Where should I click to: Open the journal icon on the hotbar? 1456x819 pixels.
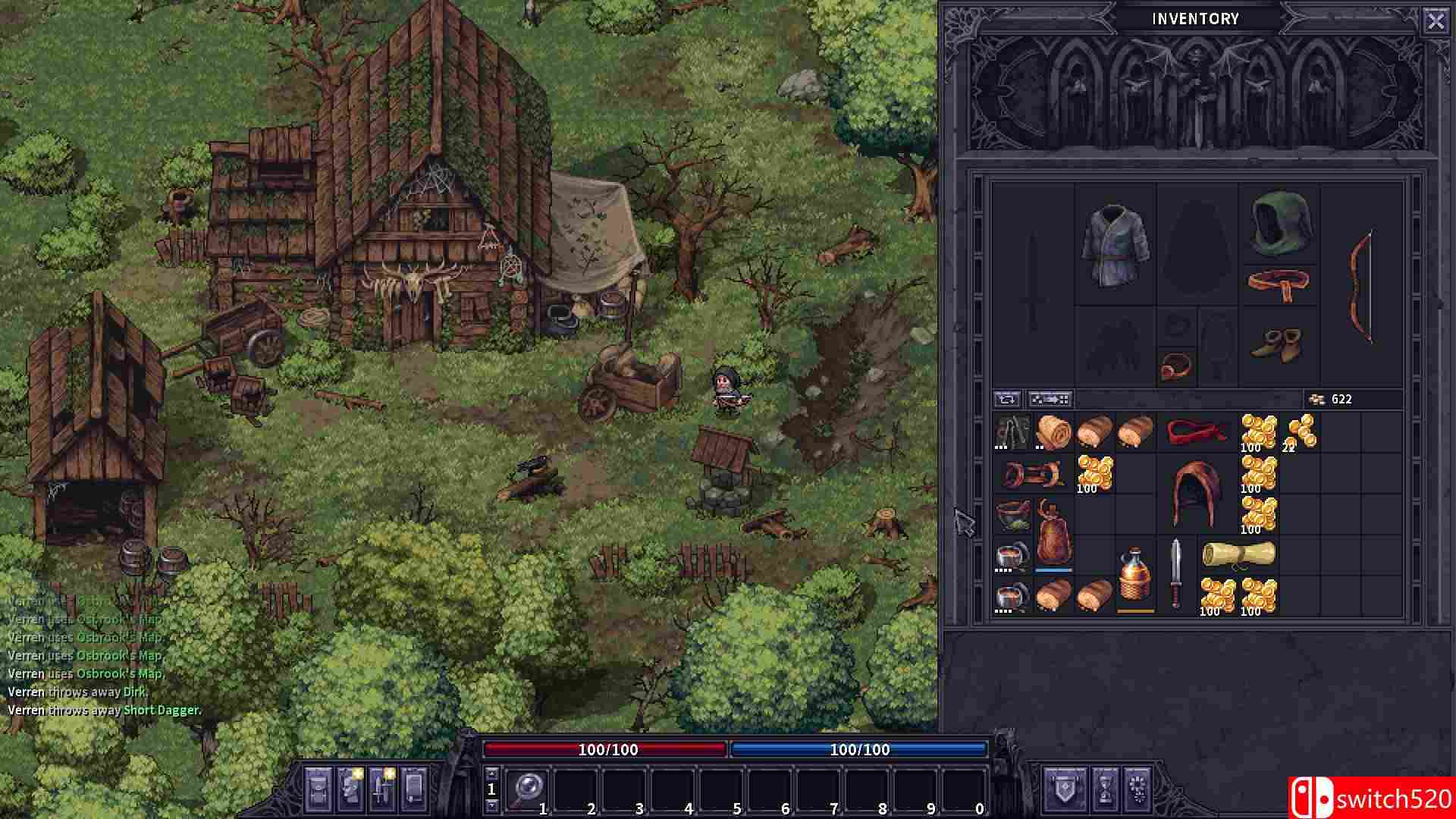coord(413,790)
